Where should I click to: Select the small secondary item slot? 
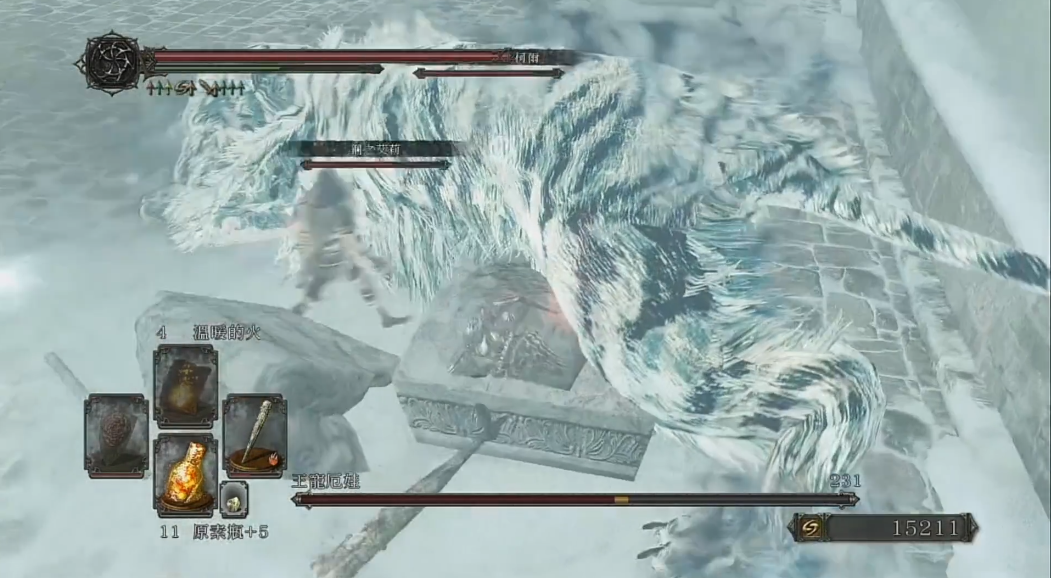coord(233,497)
